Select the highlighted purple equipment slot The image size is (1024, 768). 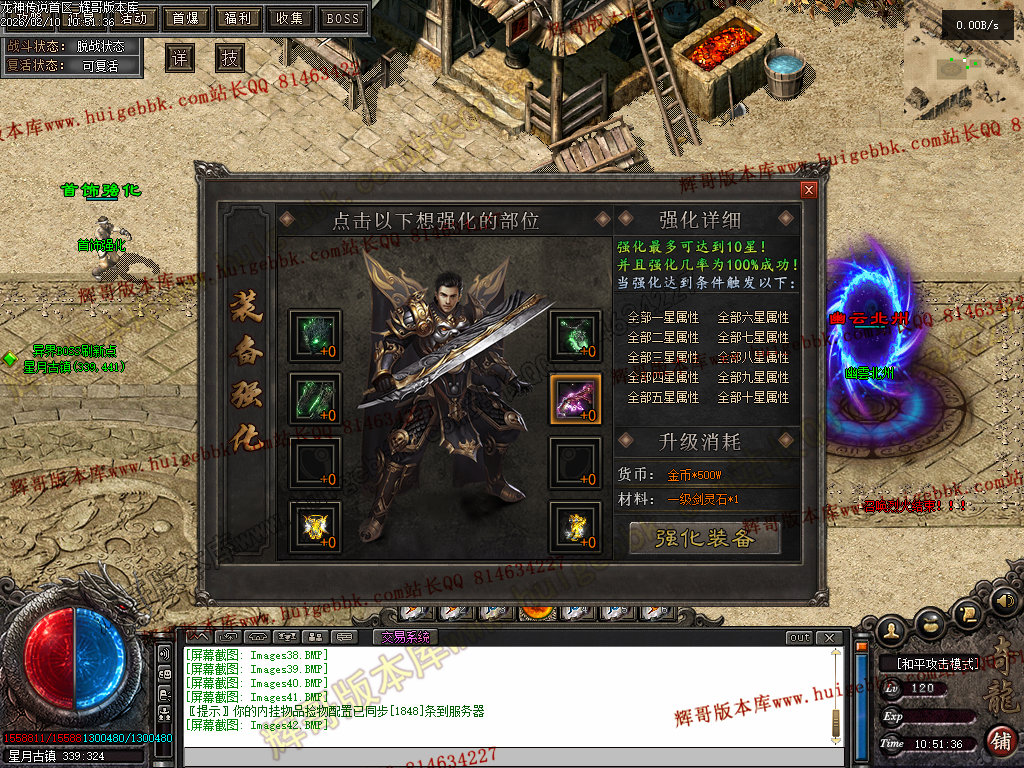pos(576,399)
